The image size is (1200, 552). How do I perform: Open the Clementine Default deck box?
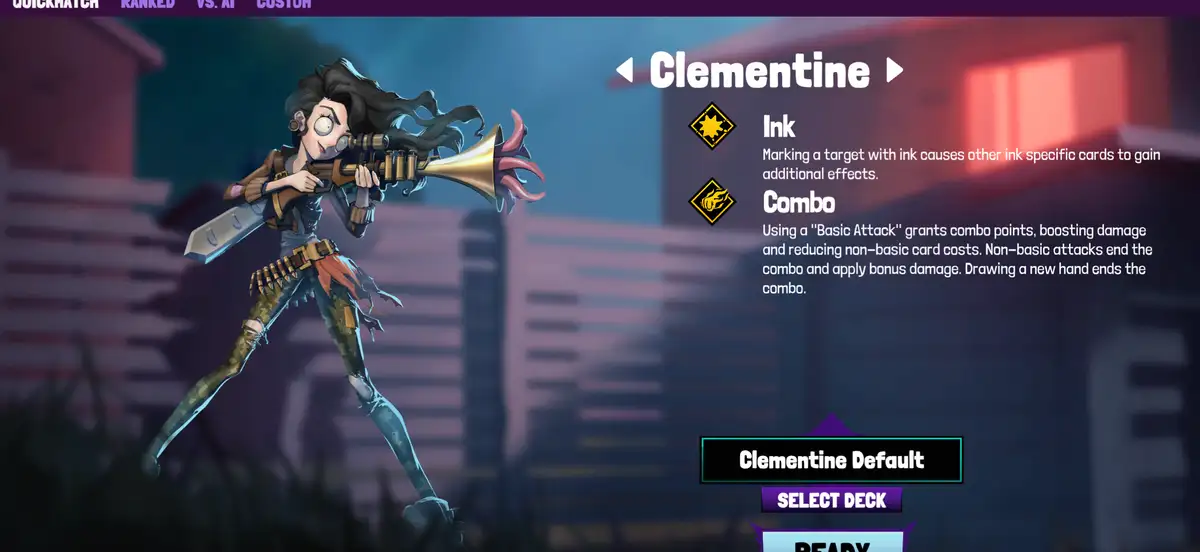[831, 460]
